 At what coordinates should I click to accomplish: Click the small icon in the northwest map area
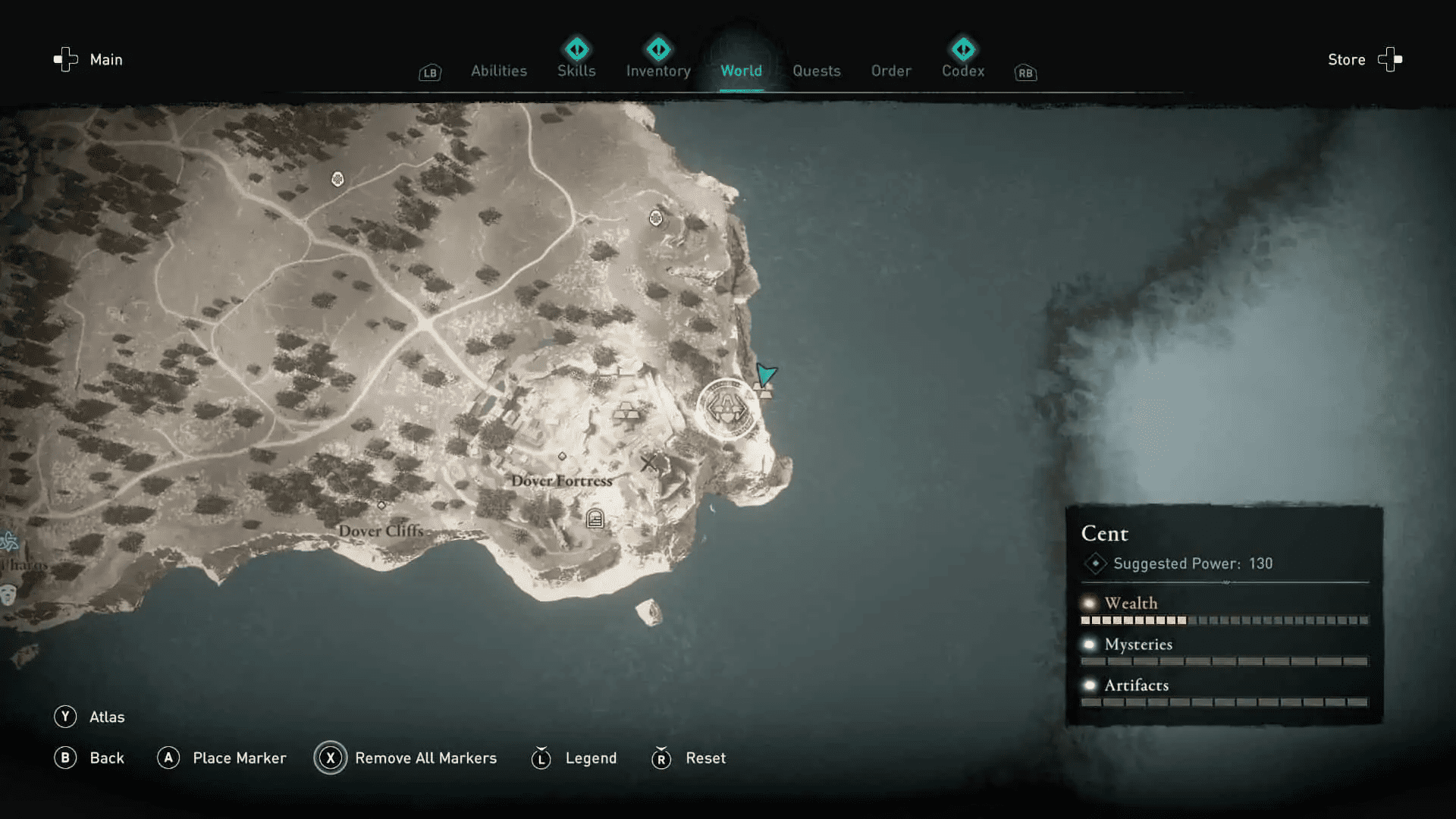tap(337, 179)
